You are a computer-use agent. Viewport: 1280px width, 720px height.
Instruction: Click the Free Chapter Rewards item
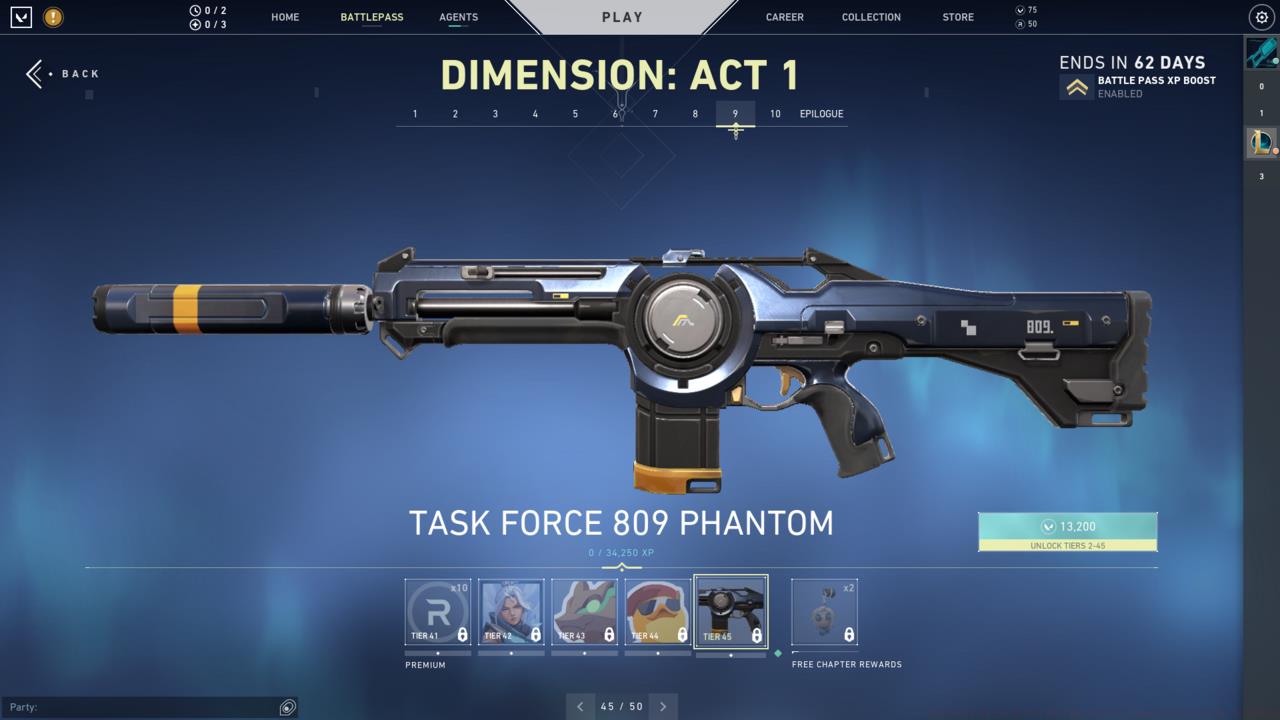[824, 610]
